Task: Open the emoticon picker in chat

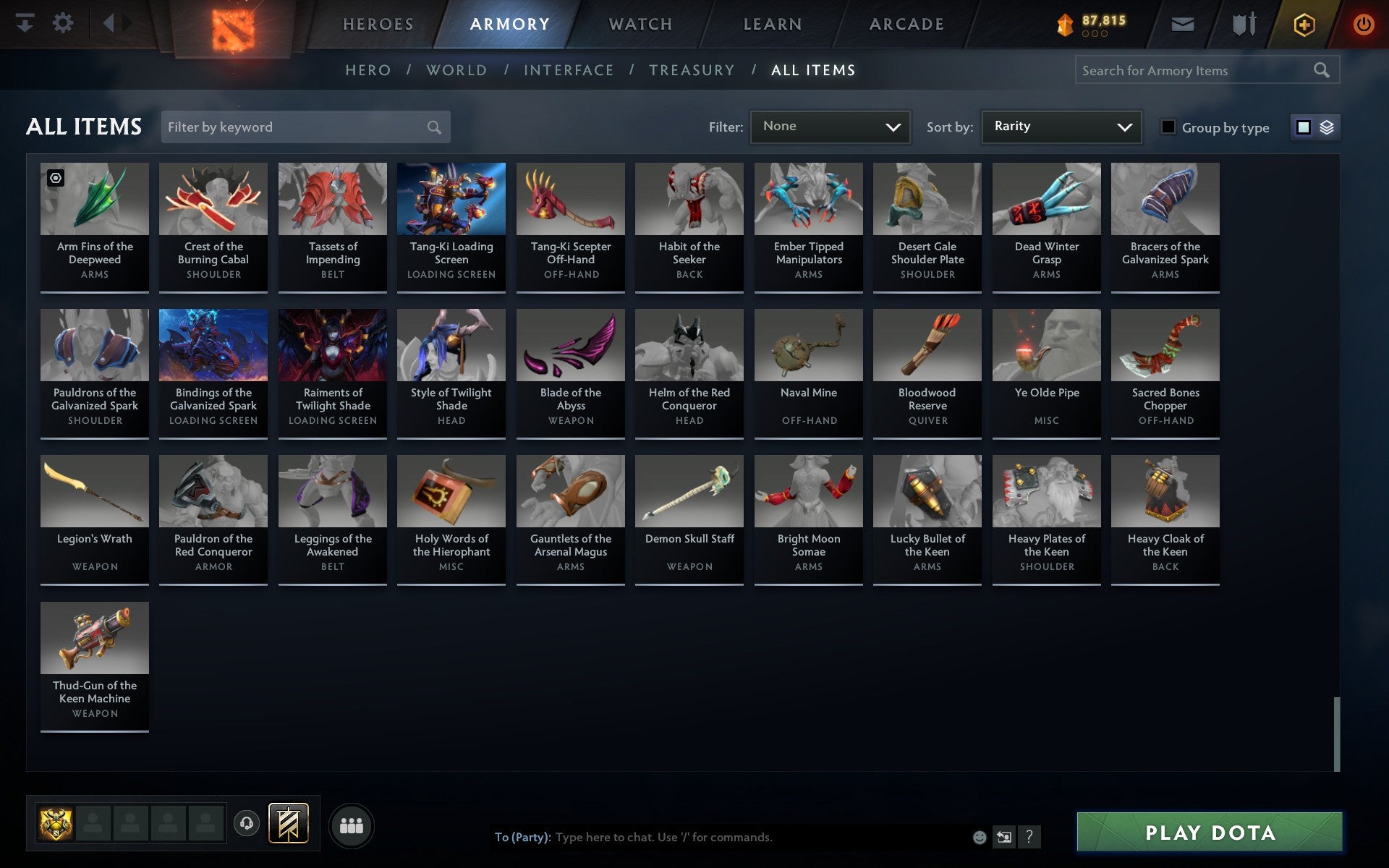Action: pyautogui.click(x=980, y=838)
